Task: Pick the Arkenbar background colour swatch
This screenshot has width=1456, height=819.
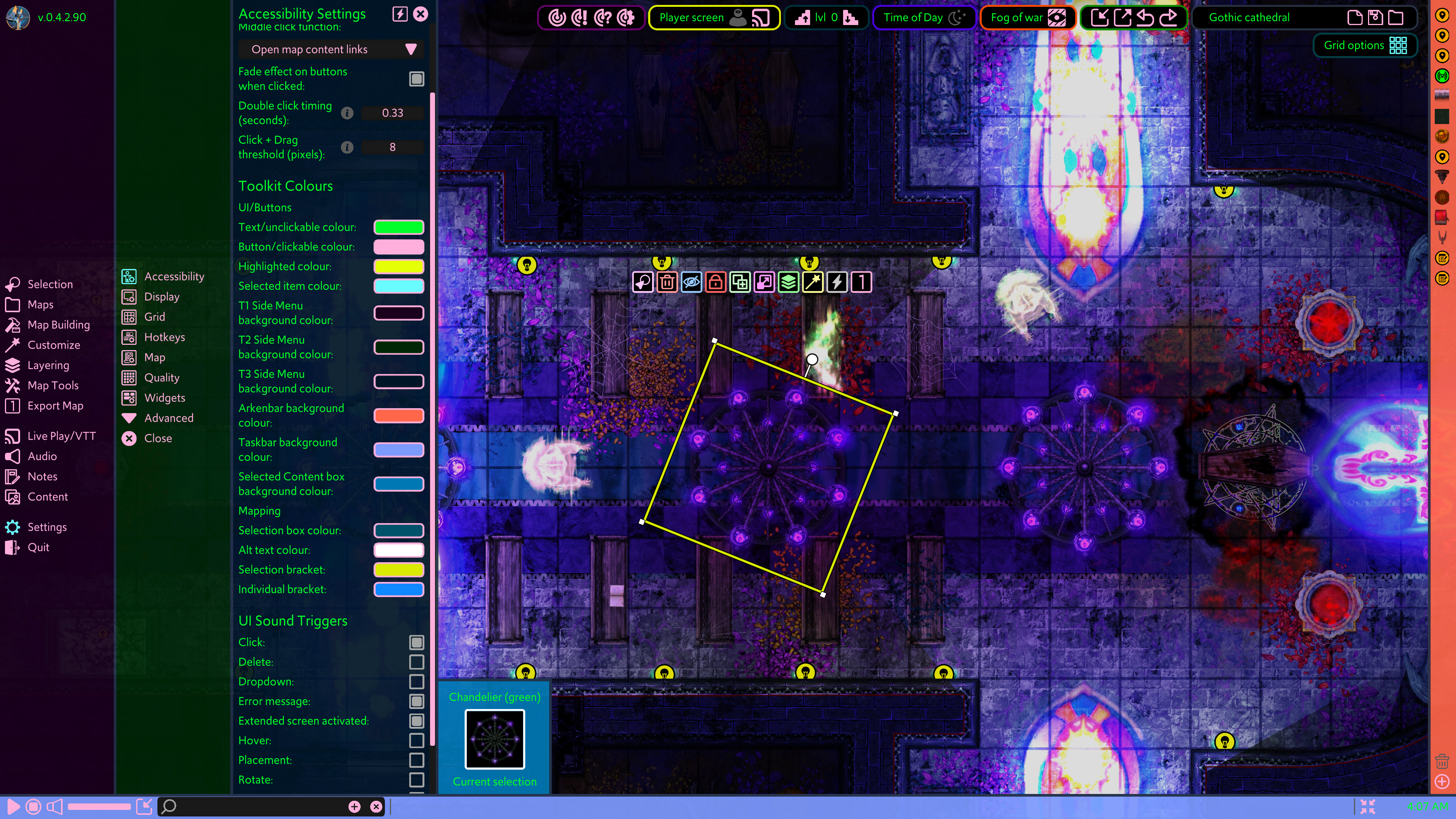Action: [x=399, y=415]
